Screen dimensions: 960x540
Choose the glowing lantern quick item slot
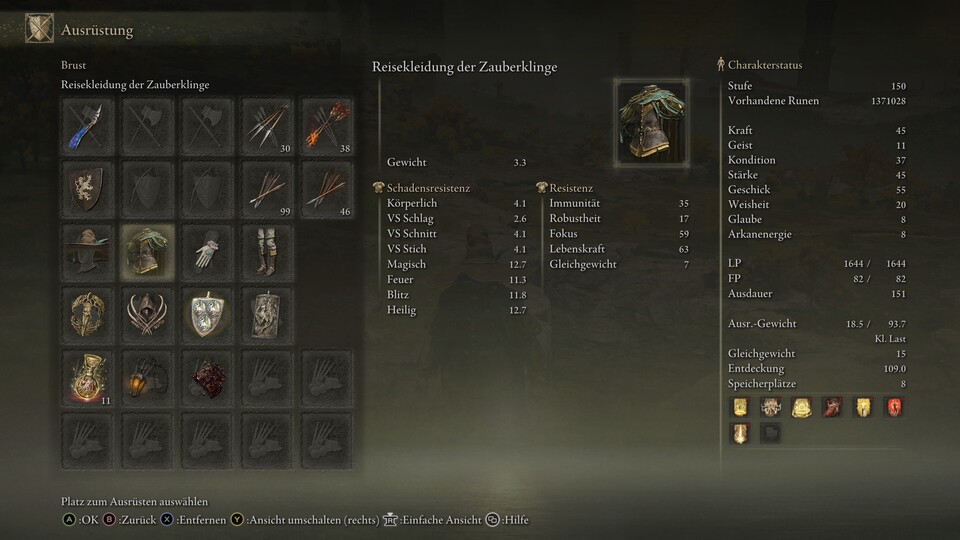[148, 376]
